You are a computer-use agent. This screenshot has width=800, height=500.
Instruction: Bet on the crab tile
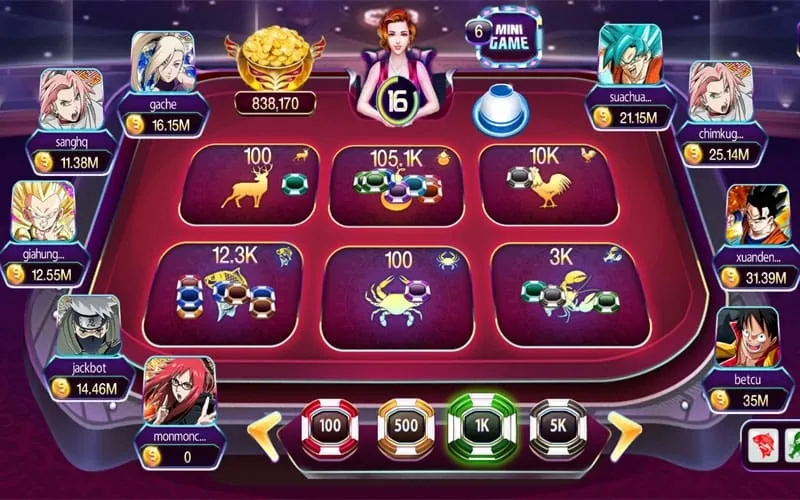(397, 294)
